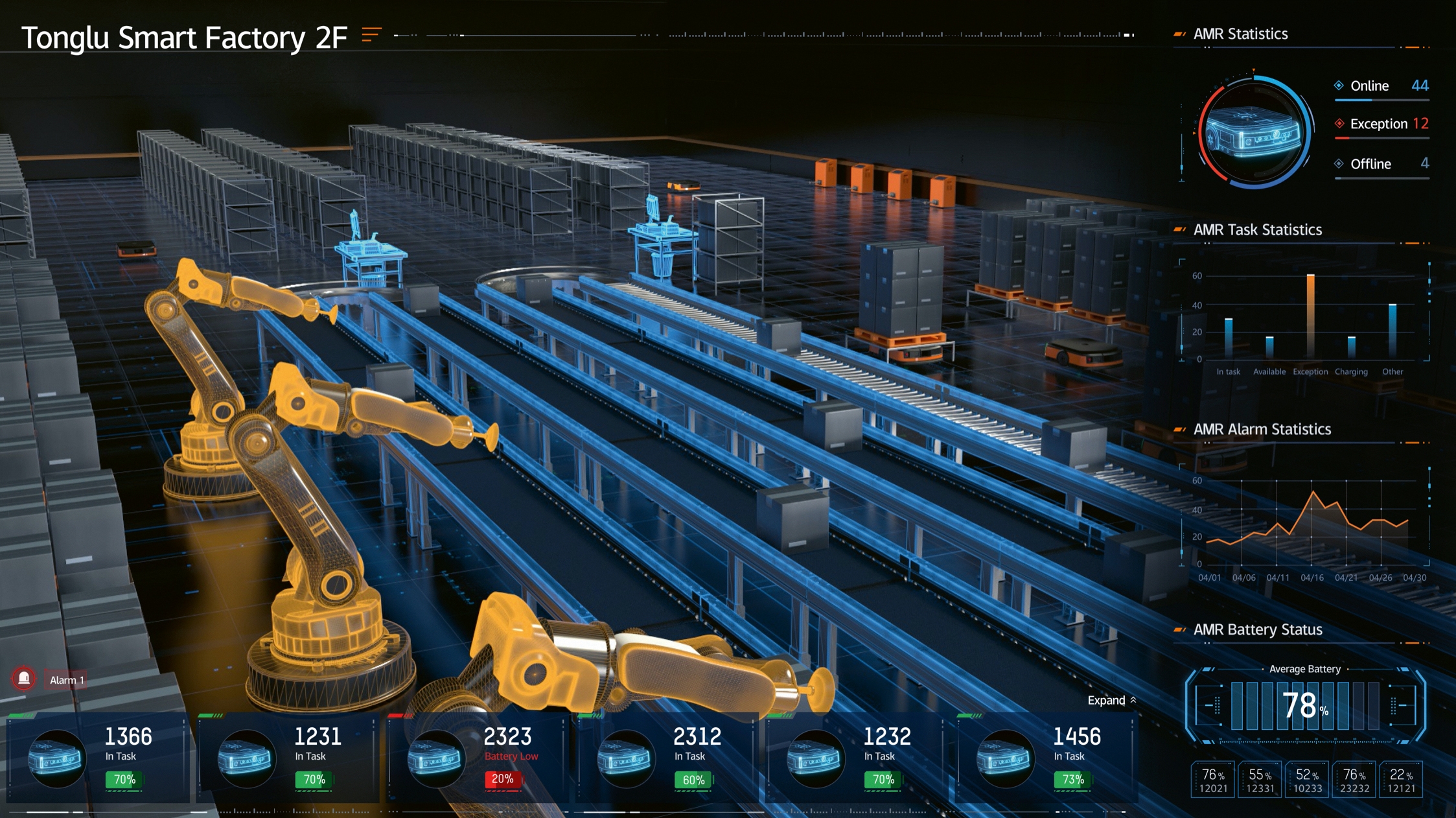Select AMR card 1456

1045,758
